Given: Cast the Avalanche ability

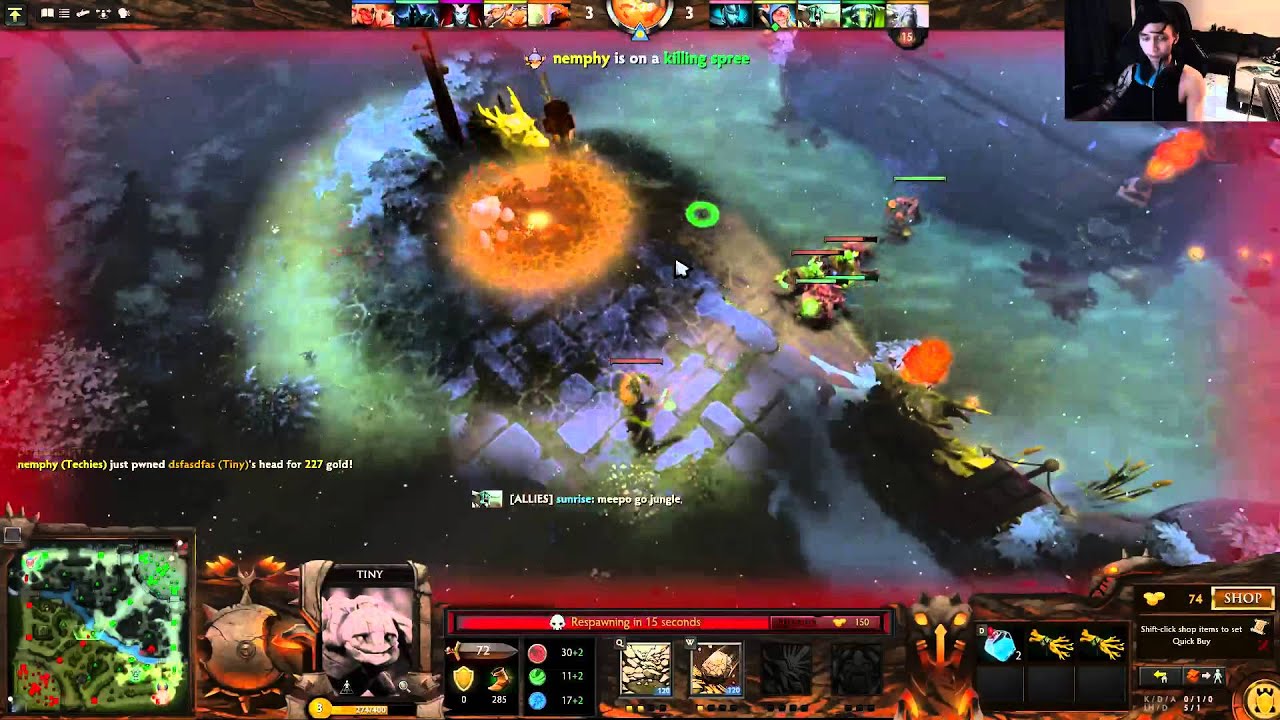Looking at the screenshot, I should tap(646, 669).
